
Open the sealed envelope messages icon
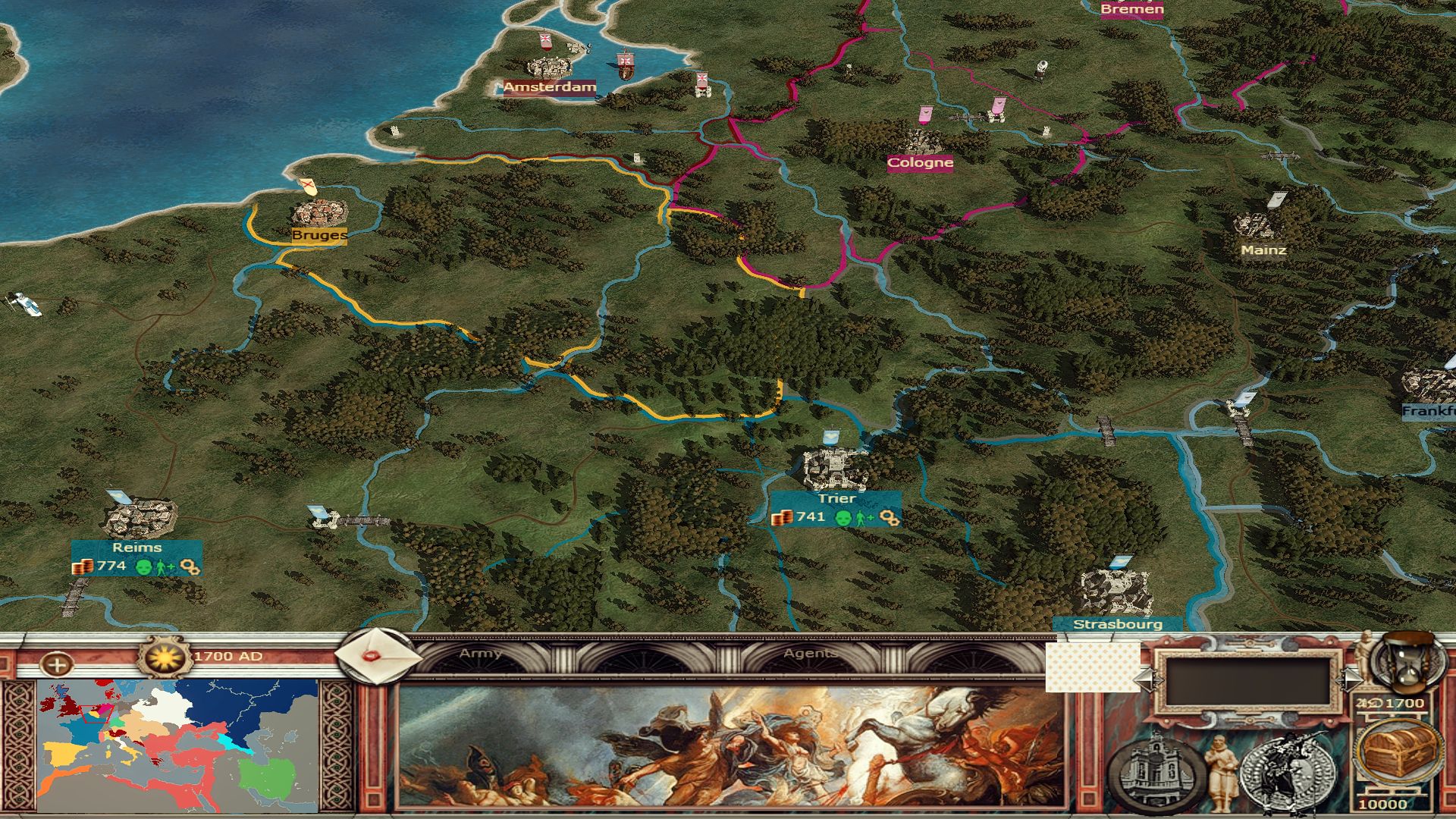[376, 657]
